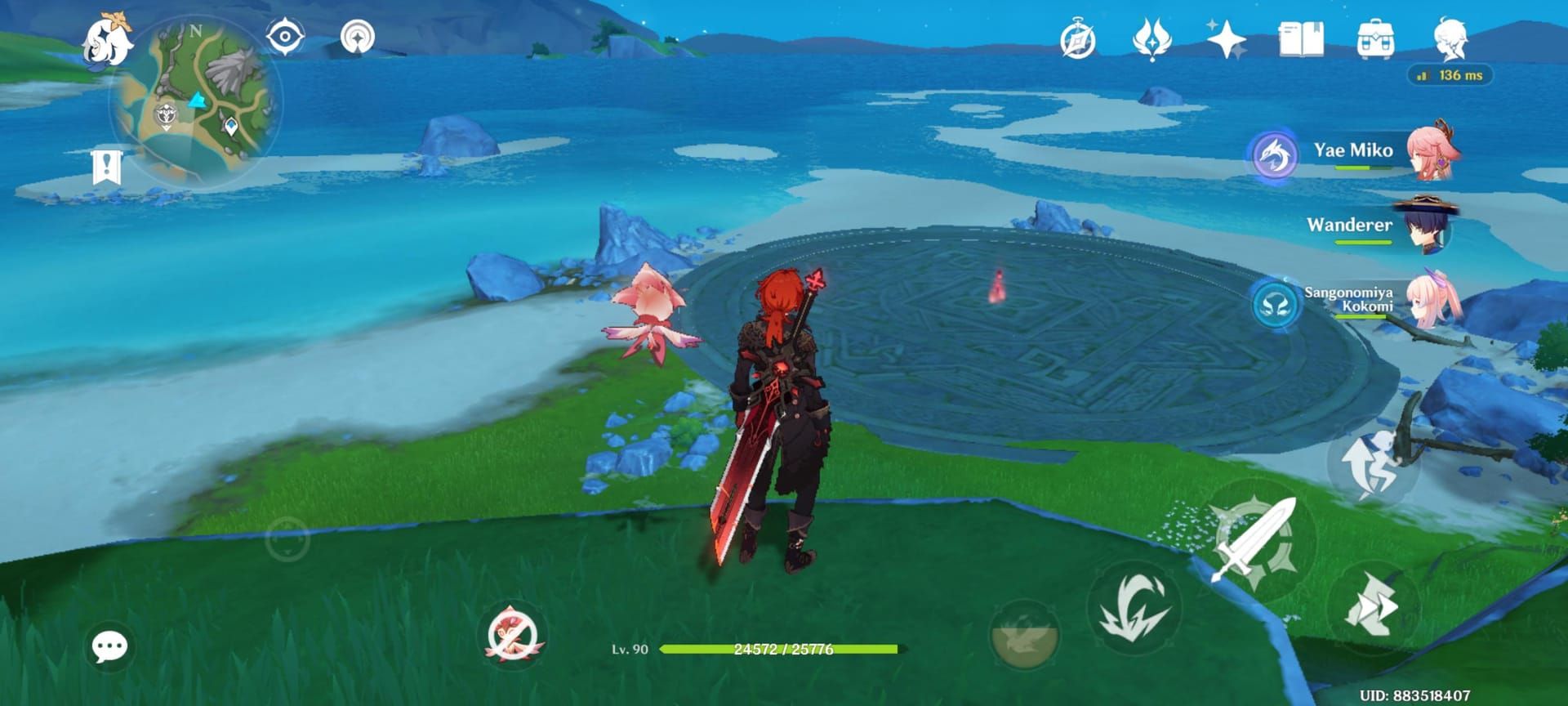Open the compass events icon
Screen dimensions: 1568x706
pos(1077,40)
